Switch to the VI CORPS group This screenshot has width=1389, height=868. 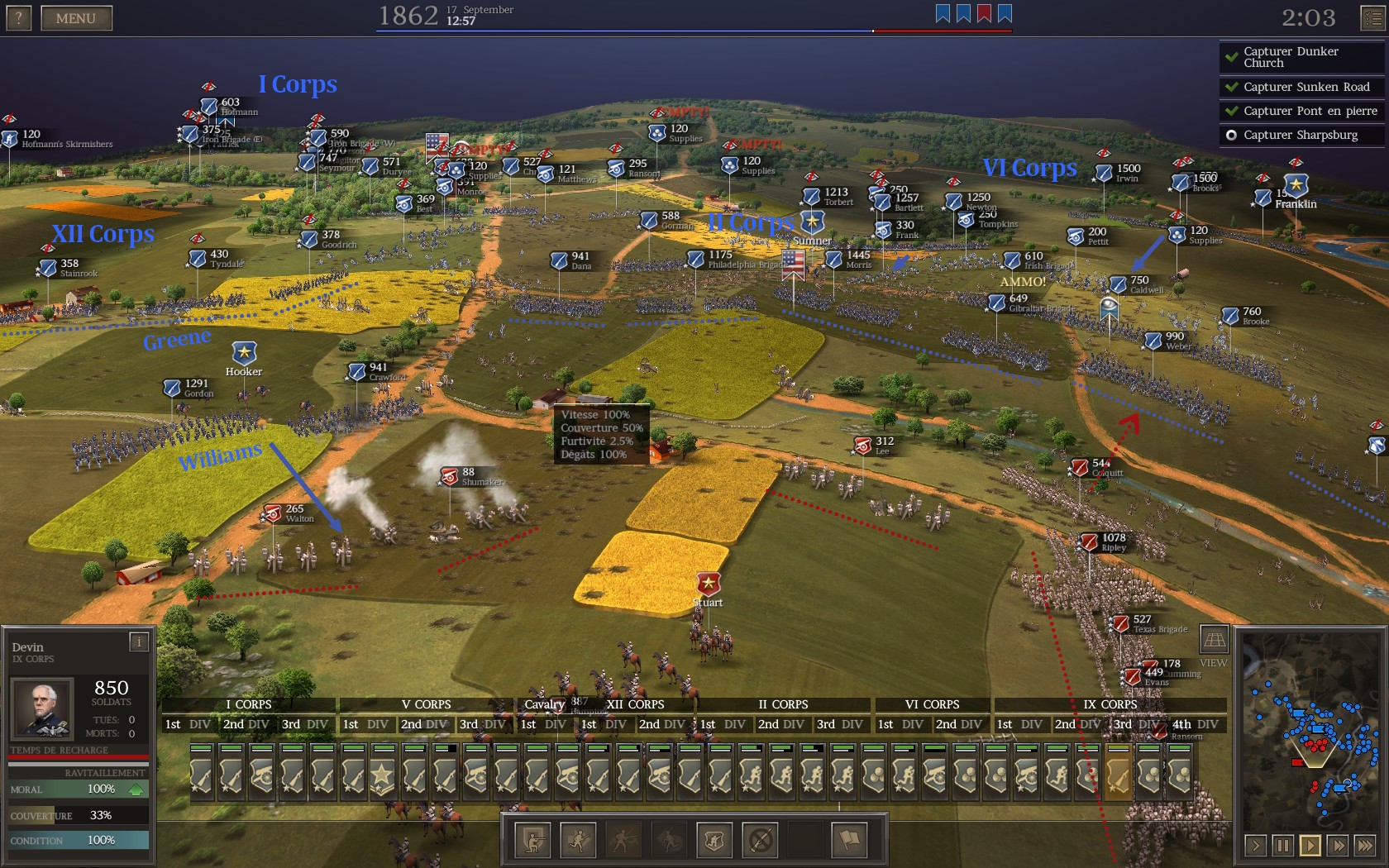click(932, 704)
